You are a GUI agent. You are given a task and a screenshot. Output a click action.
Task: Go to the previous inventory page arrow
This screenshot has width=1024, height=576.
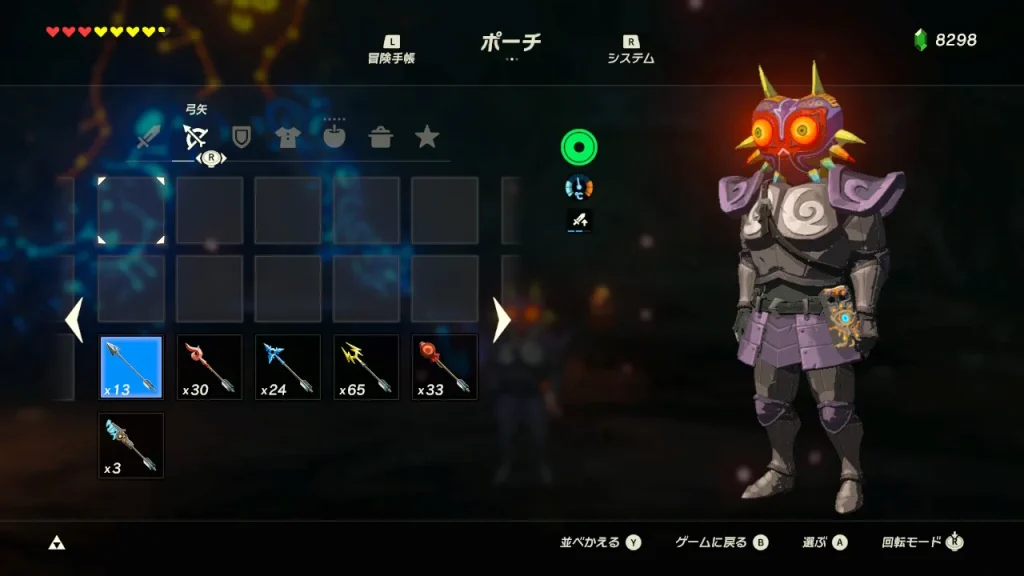[x=73, y=319]
